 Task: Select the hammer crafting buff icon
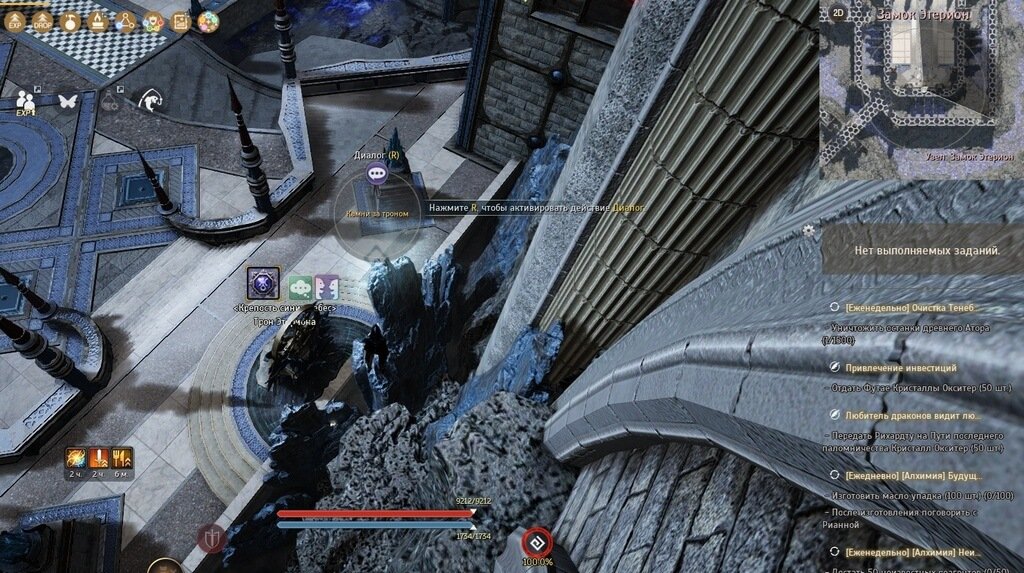pyautogui.click(x=72, y=21)
